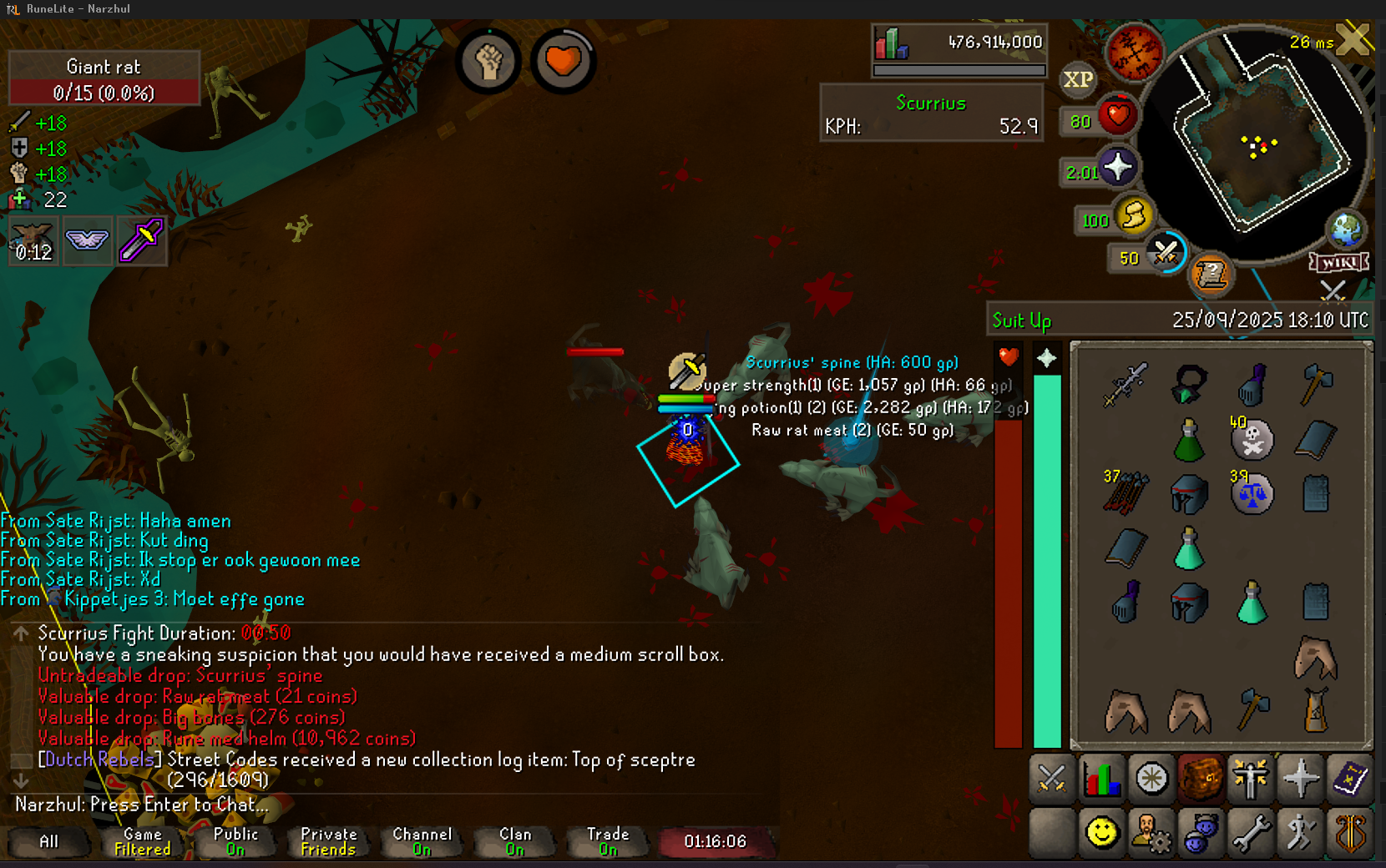The height and width of the screenshot is (868, 1386).
Task: Select the green potion in inventory
Action: click(x=1189, y=440)
